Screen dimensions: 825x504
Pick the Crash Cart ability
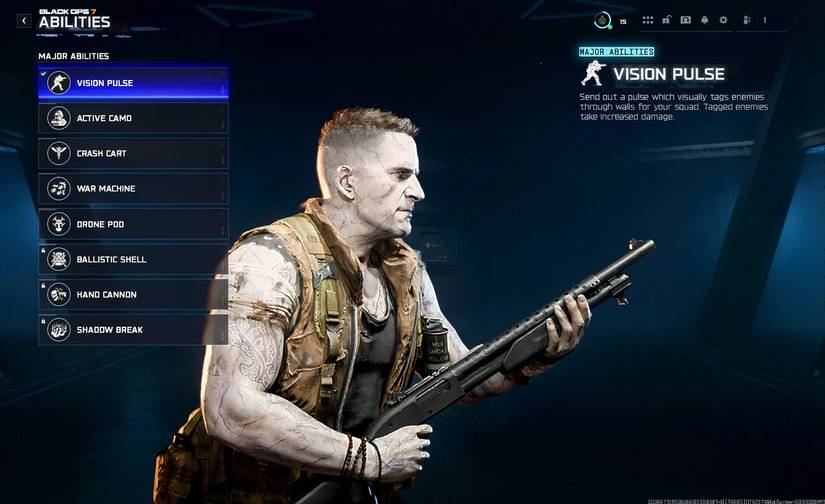[x=133, y=153]
